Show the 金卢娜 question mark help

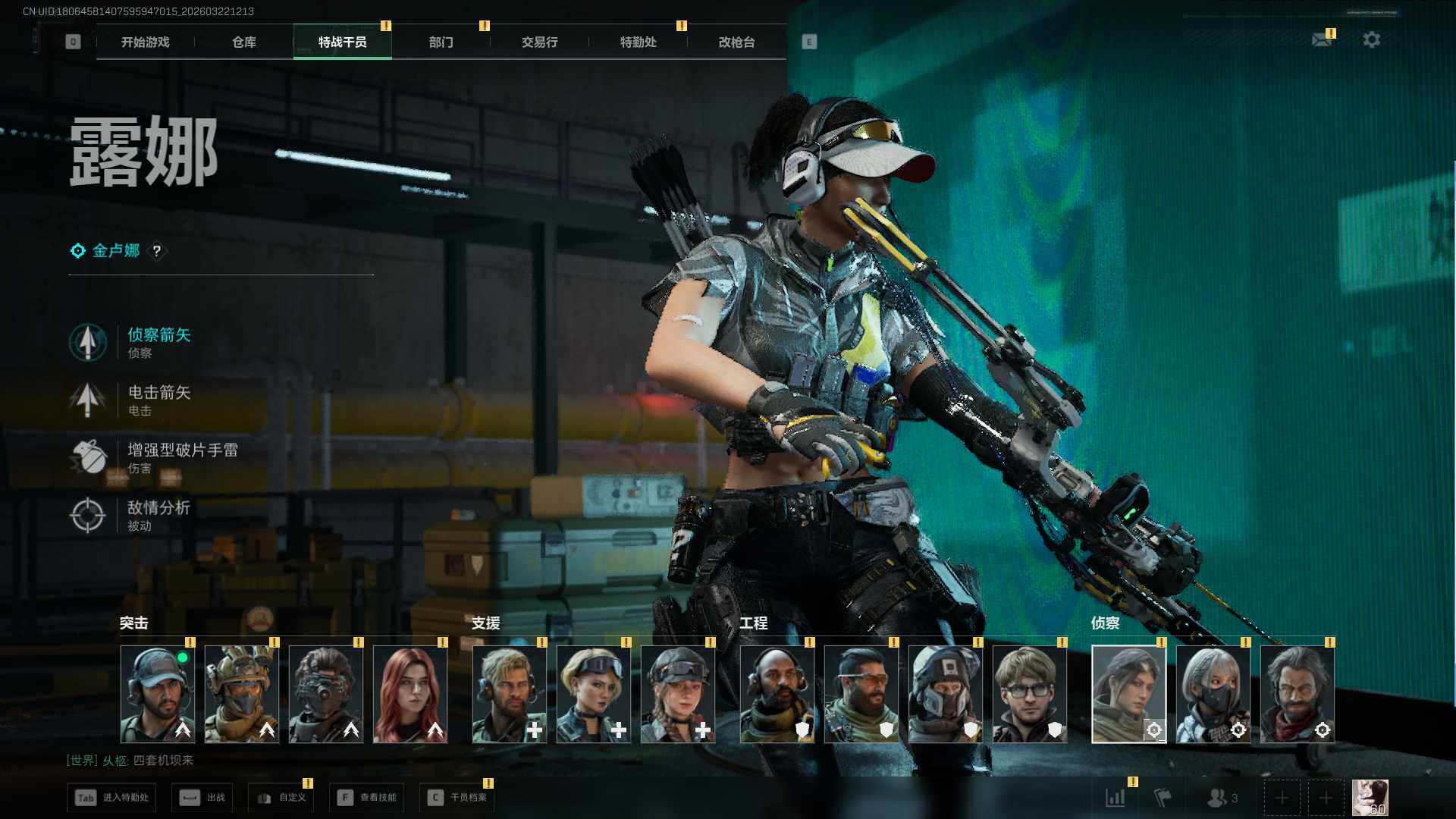pyautogui.click(x=157, y=251)
